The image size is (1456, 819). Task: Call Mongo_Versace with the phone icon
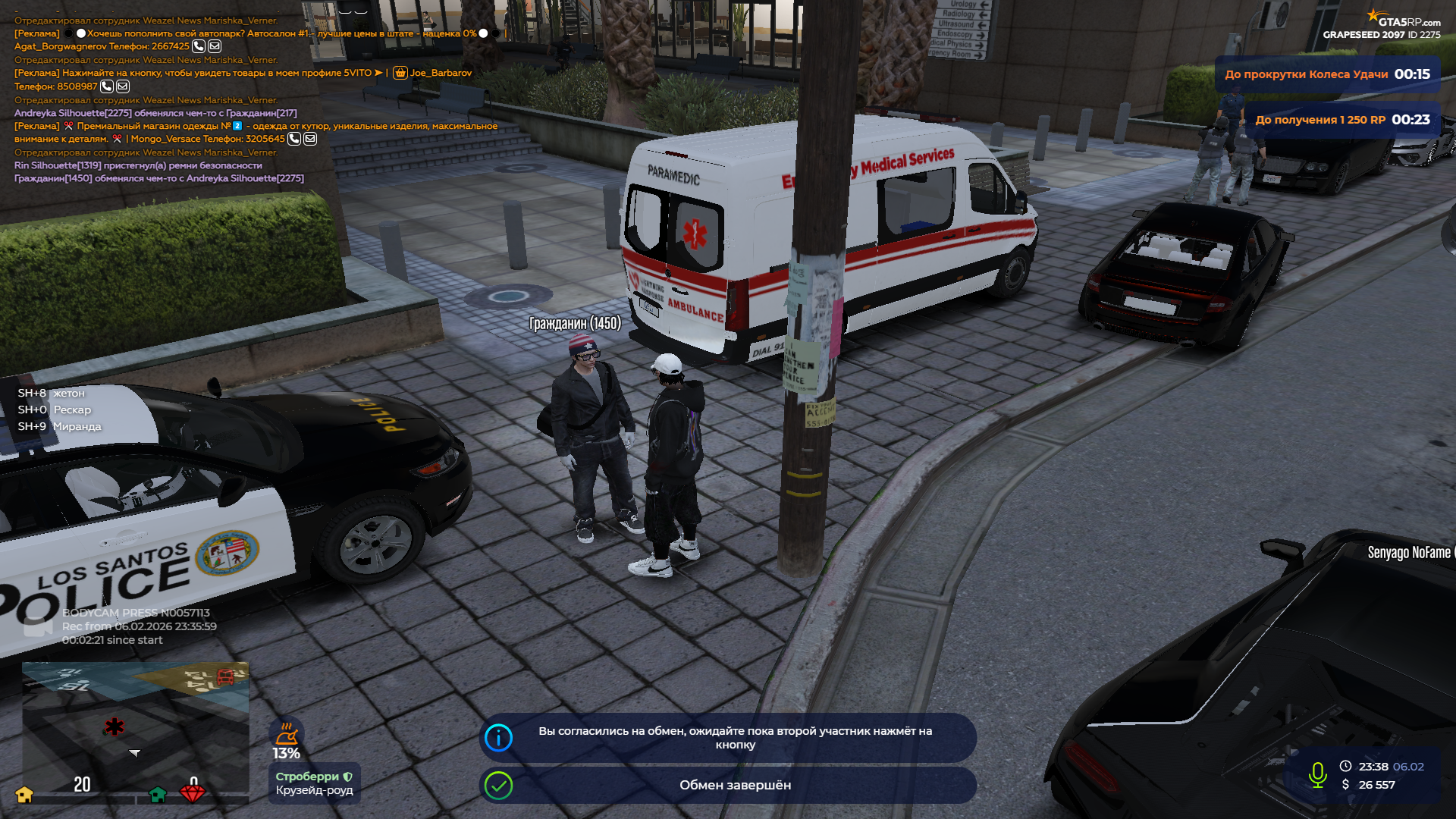point(294,139)
